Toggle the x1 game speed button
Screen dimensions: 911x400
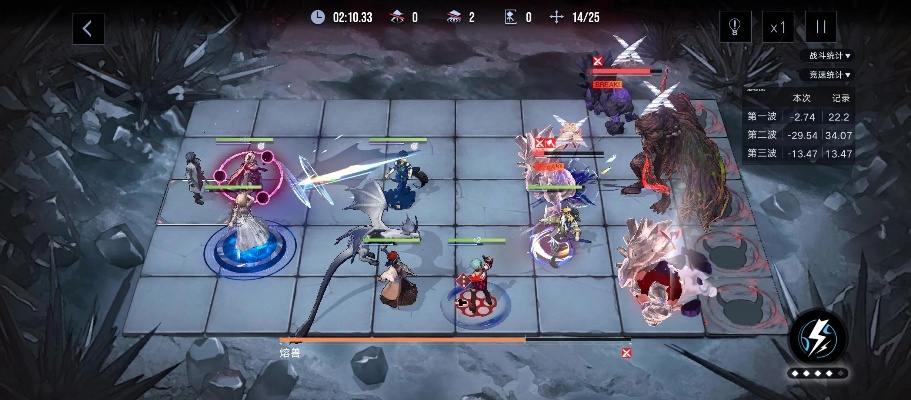pyautogui.click(x=777, y=28)
